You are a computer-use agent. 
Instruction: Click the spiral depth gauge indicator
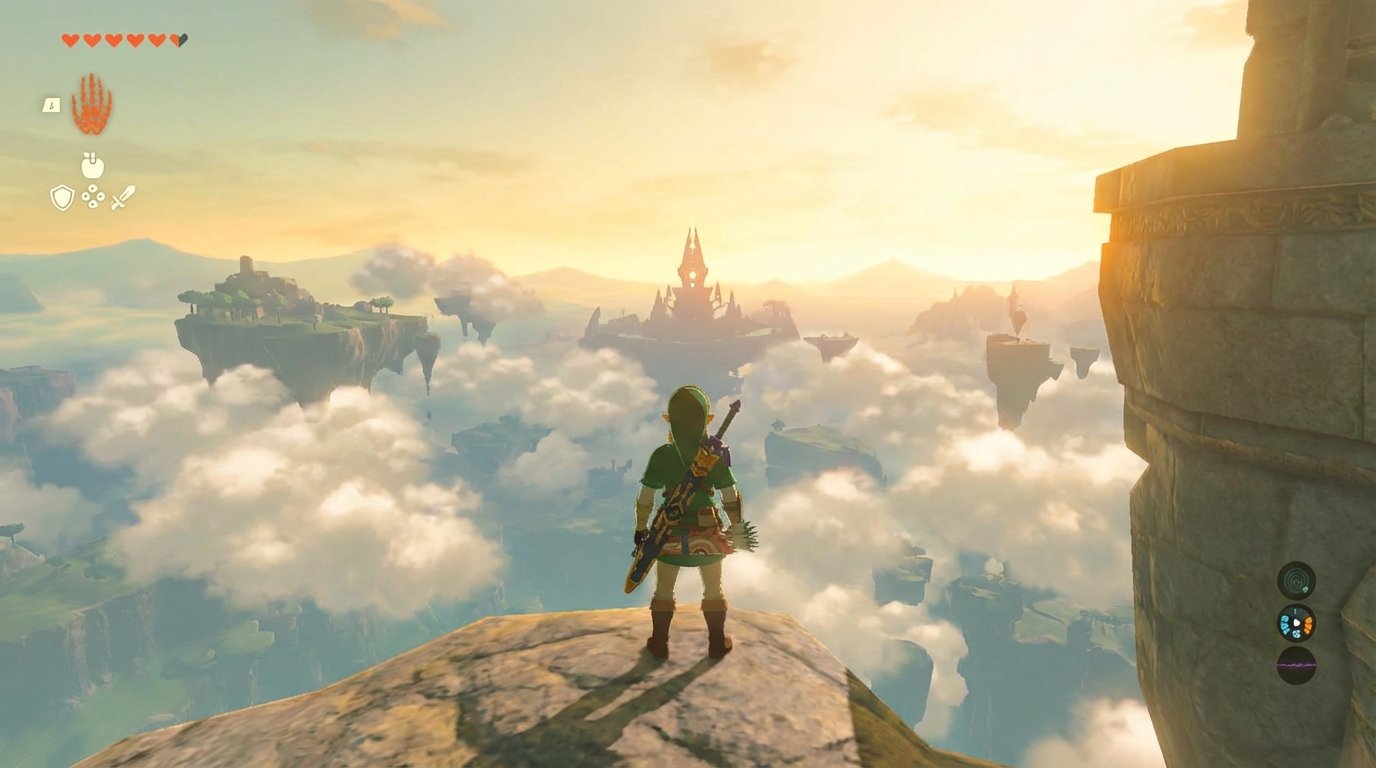click(1295, 581)
